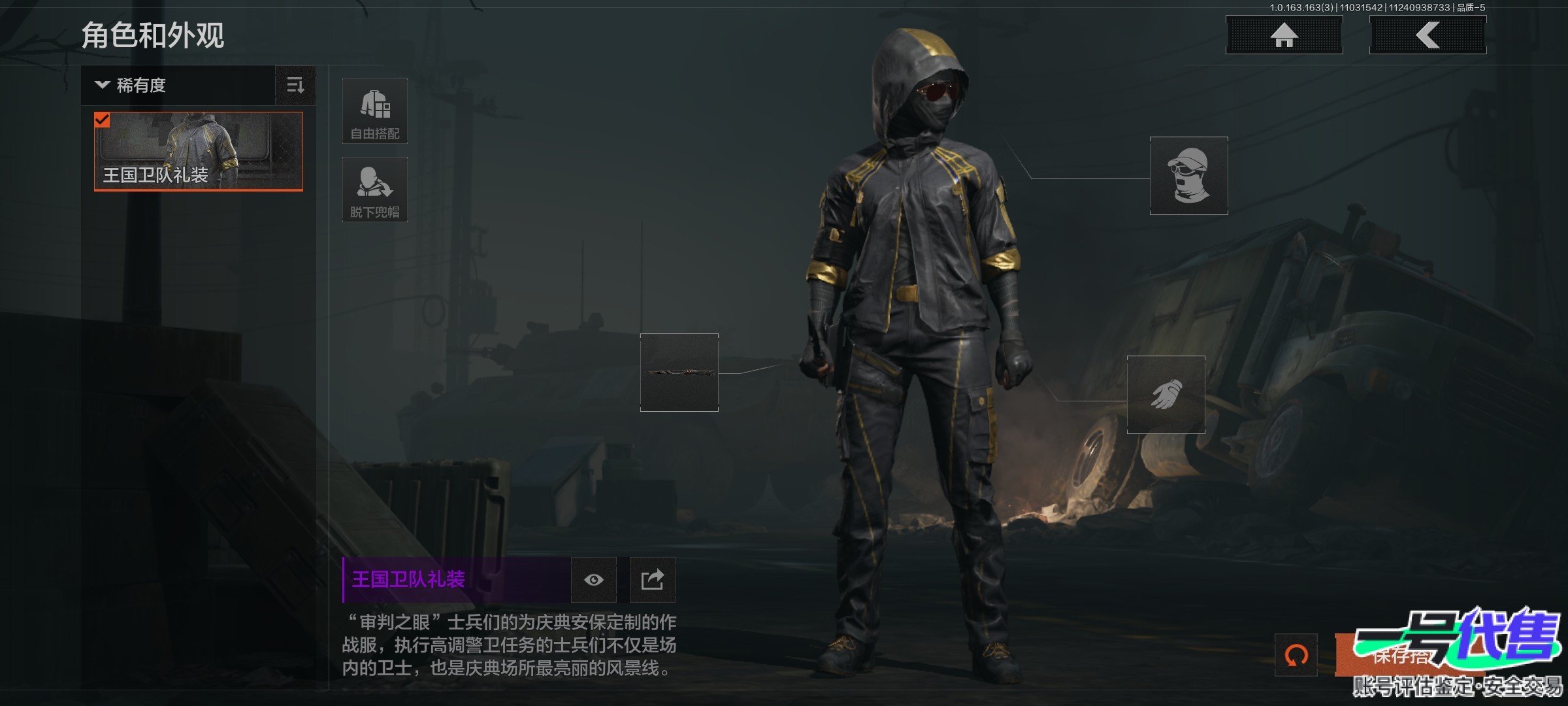Toggle the eye preview visibility icon
The width and height of the screenshot is (1568, 706).
point(593,580)
